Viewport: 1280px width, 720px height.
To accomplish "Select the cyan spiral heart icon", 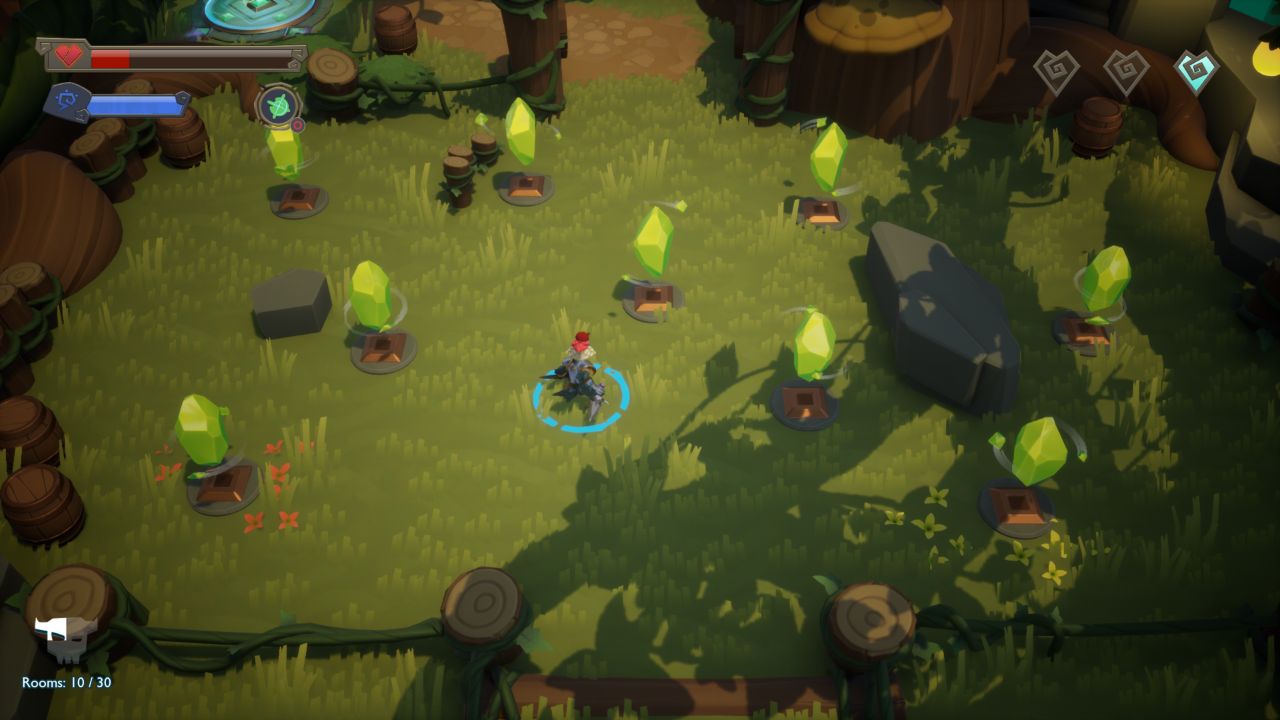I will tap(1196, 71).
